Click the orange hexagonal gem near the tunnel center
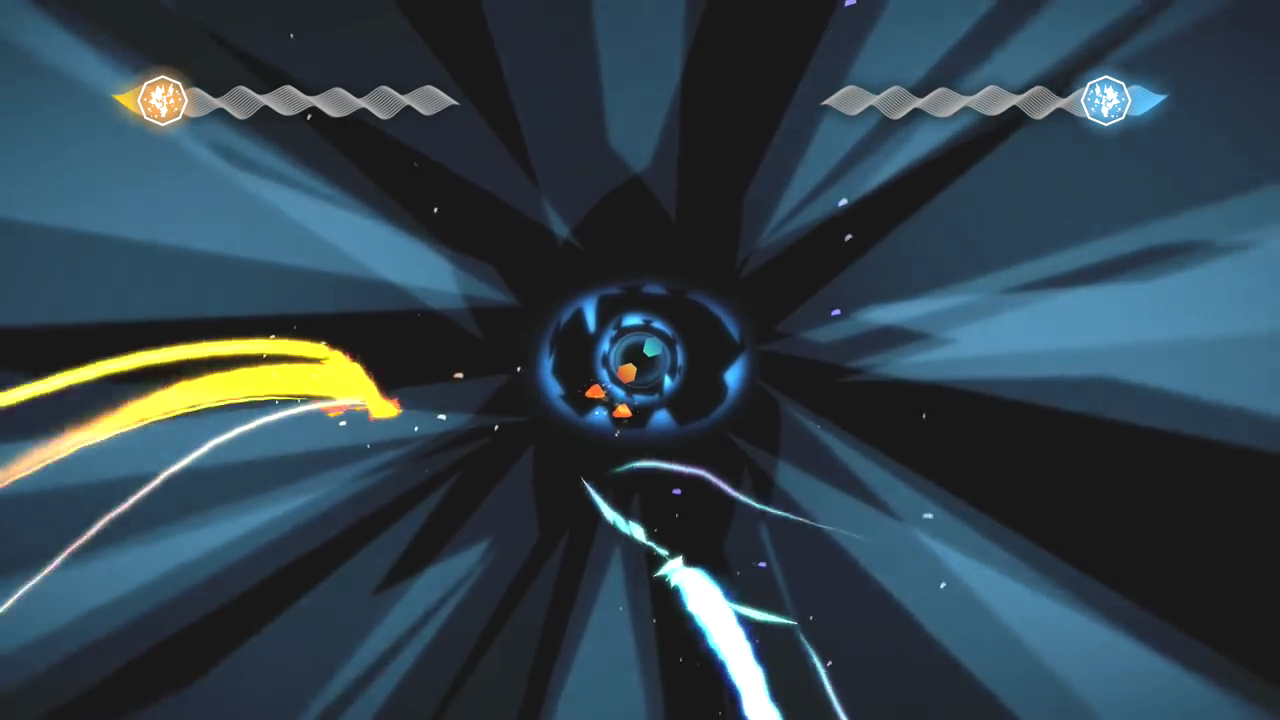1280x720 pixels. tap(626, 371)
